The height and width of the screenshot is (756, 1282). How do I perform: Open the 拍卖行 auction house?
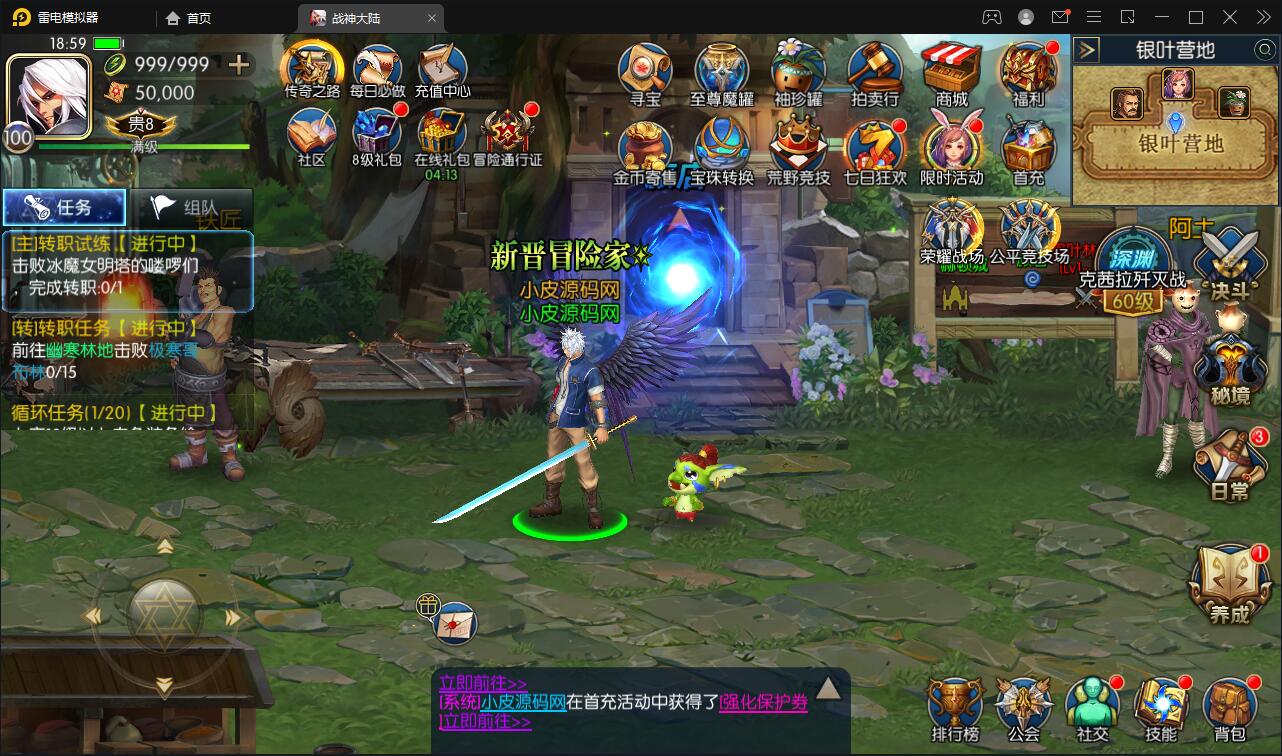pos(875,70)
